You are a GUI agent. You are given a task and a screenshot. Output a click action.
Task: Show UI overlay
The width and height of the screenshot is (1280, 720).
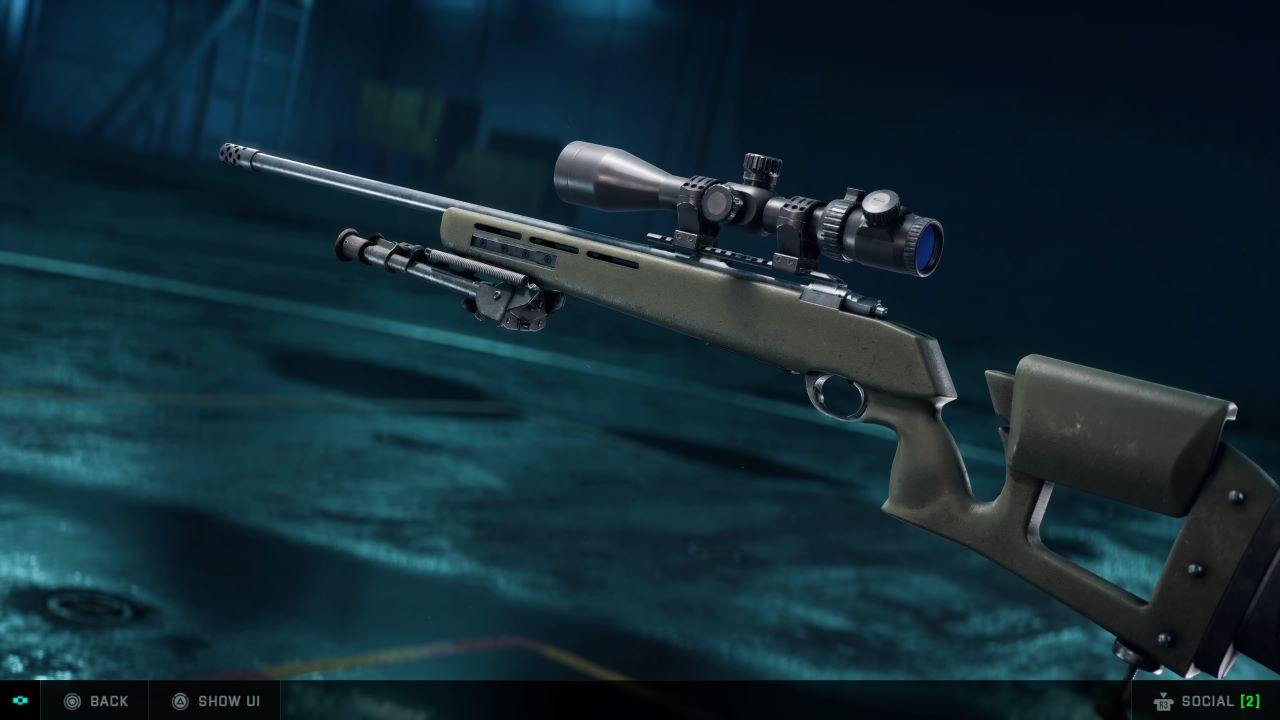216,701
